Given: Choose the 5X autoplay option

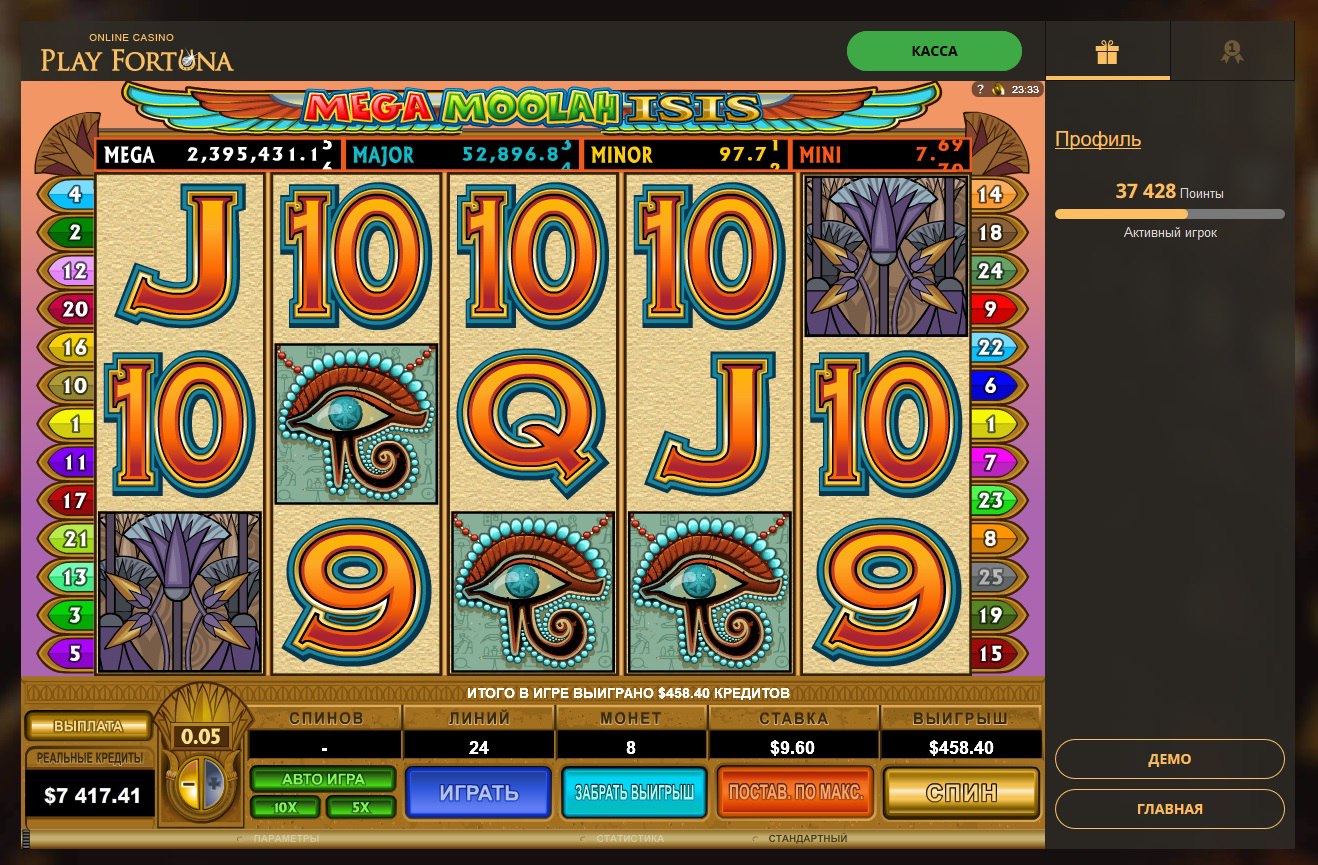Looking at the screenshot, I should 360,807.
